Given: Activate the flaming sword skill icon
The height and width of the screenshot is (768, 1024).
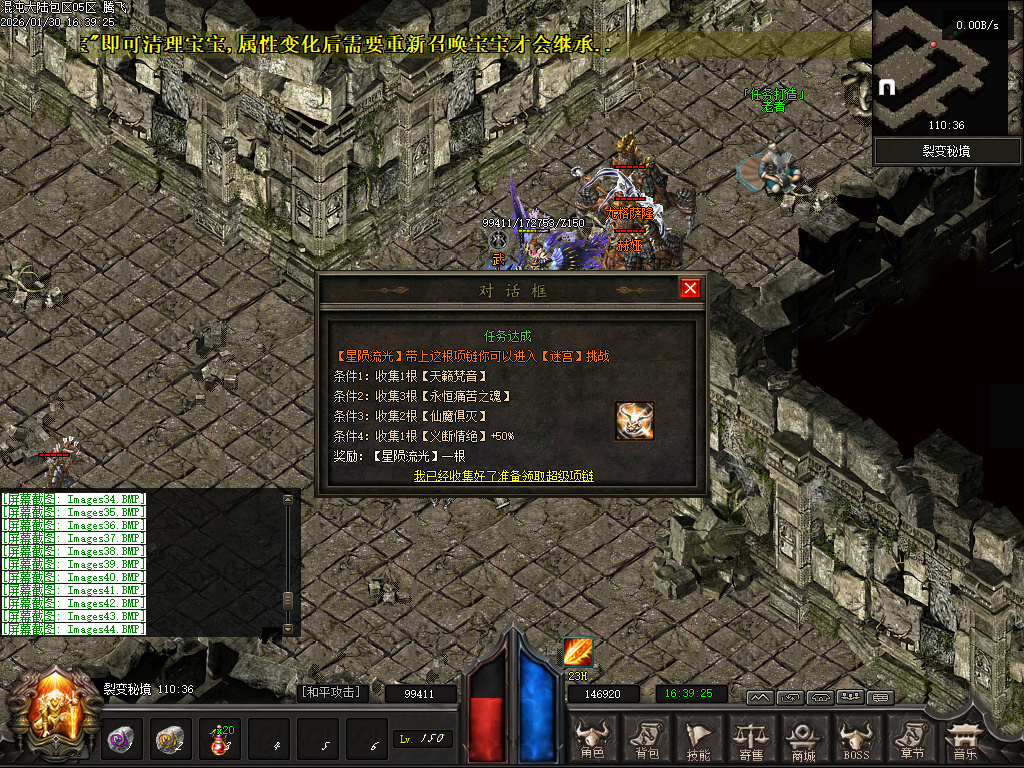Looking at the screenshot, I should [x=577, y=652].
